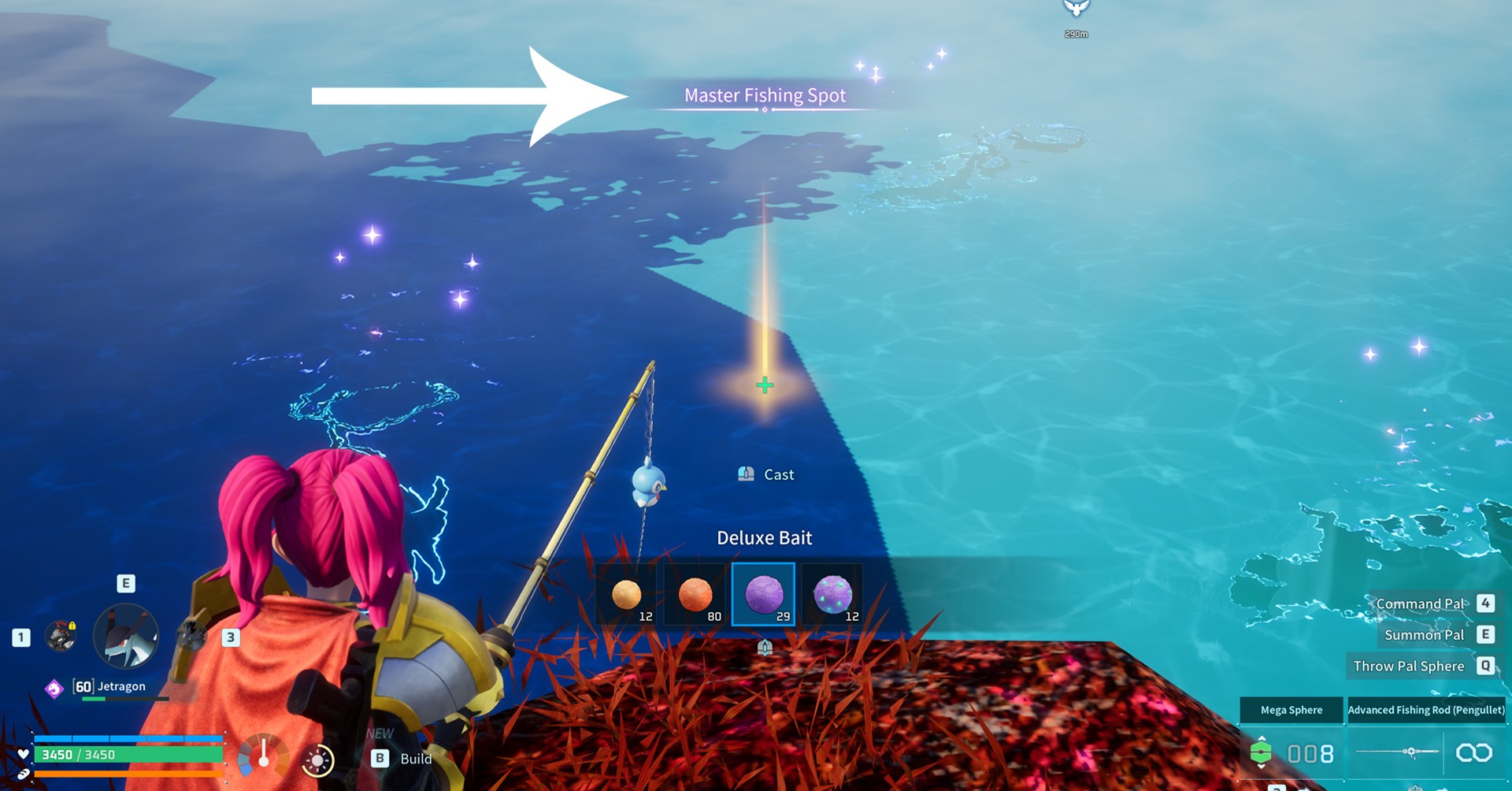This screenshot has width=1512, height=791.
Task: Click the winged compass marker showing 290m
Action: coord(1076,9)
